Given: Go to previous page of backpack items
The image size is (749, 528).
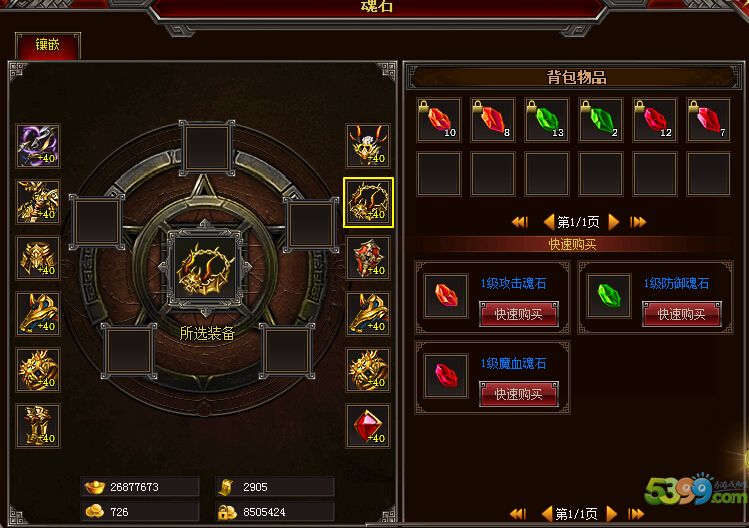Looking at the screenshot, I should pos(547,222).
